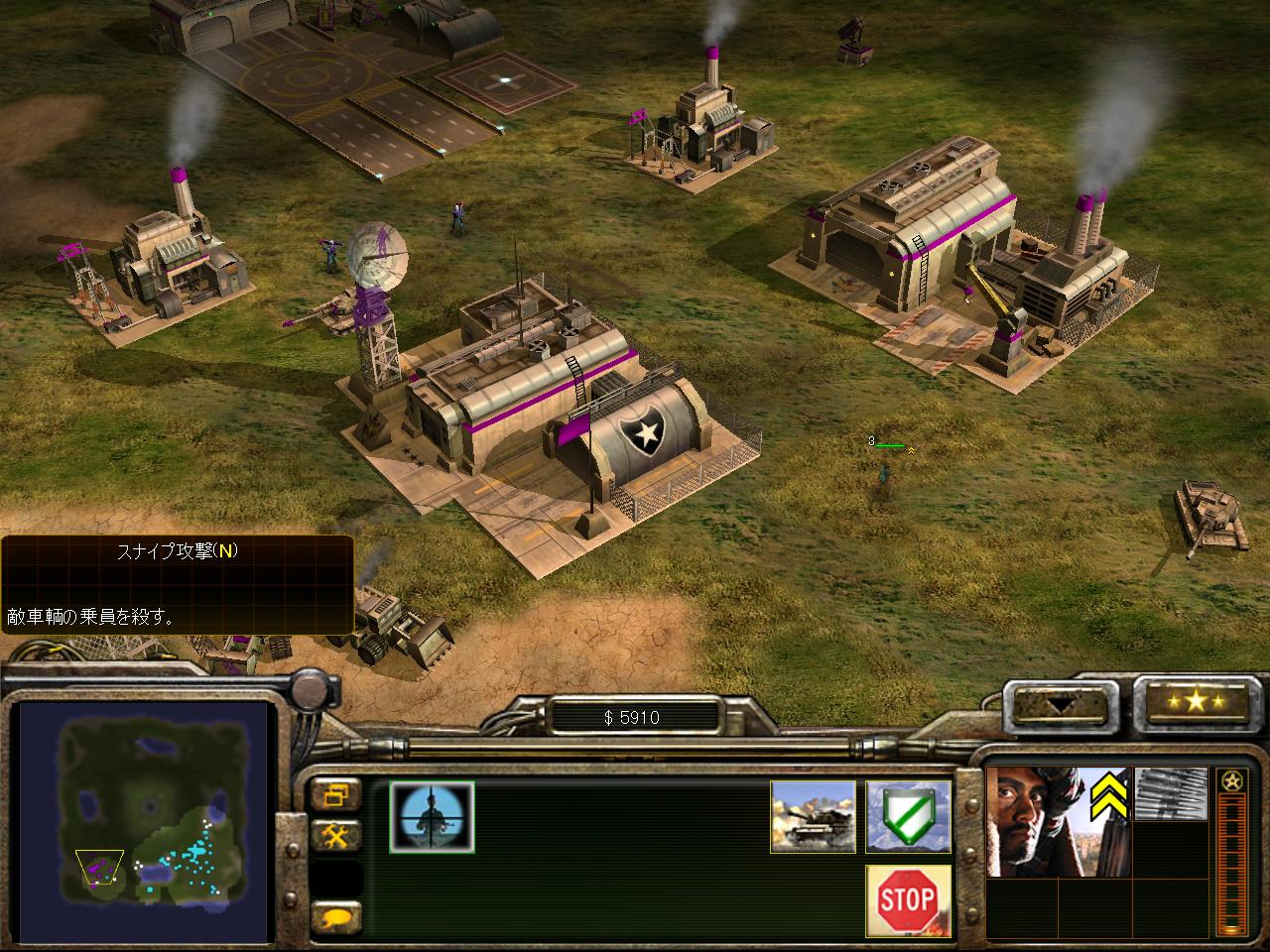Image resolution: width=1270 pixels, height=952 pixels.
Task: Choose the green shield Guard command
Action: click(x=908, y=816)
